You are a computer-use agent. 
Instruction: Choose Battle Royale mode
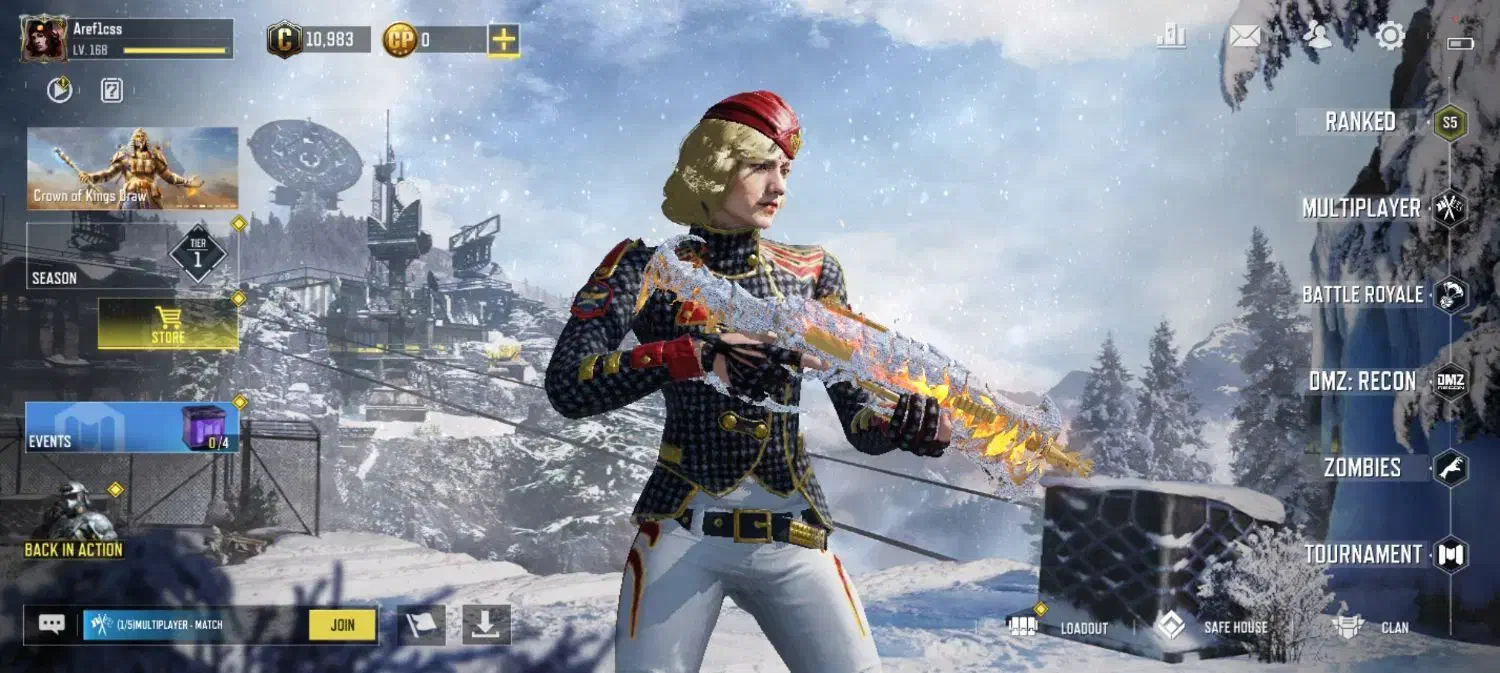point(1362,295)
